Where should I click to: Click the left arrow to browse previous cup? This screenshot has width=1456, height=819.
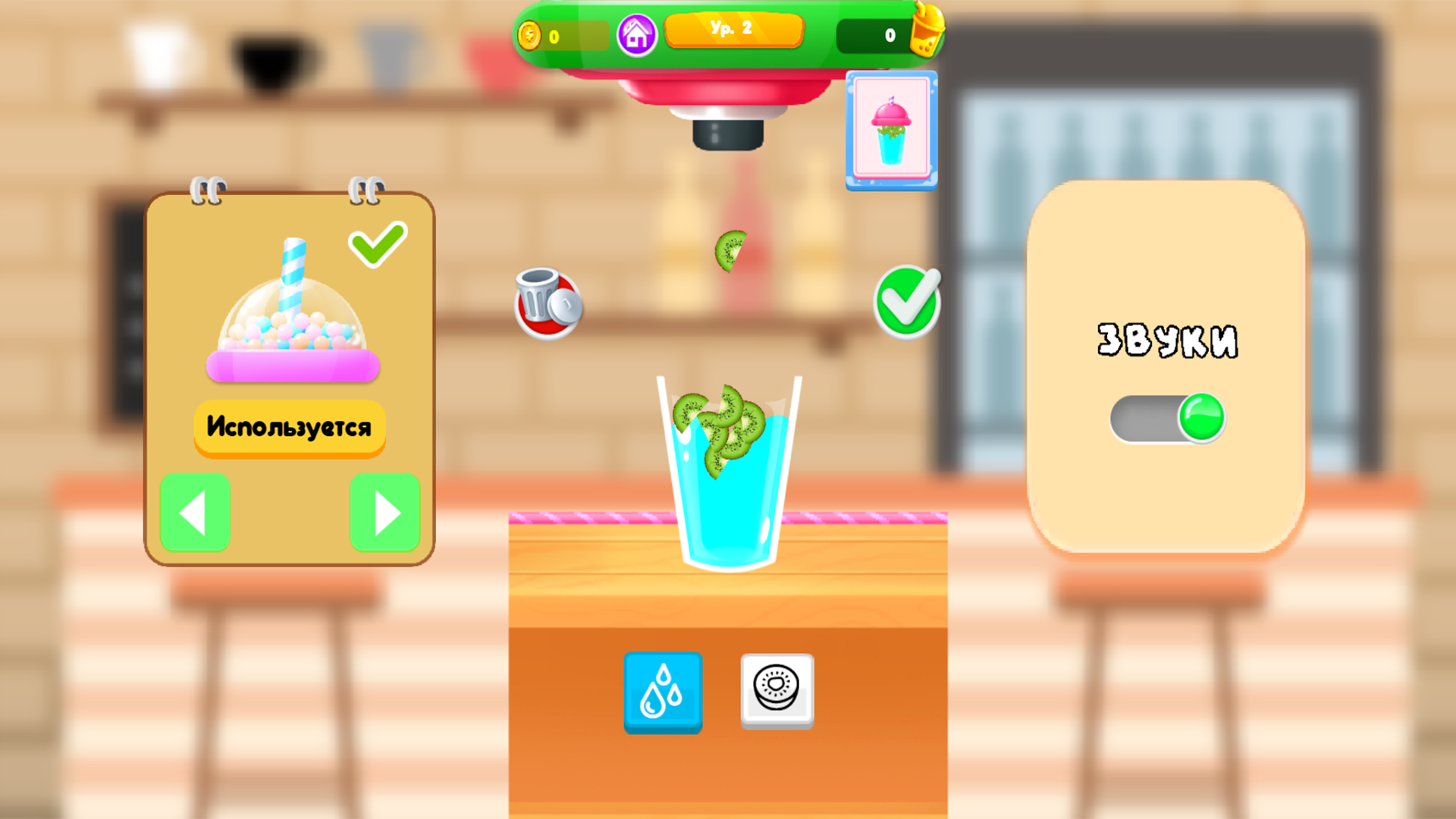click(195, 513)
